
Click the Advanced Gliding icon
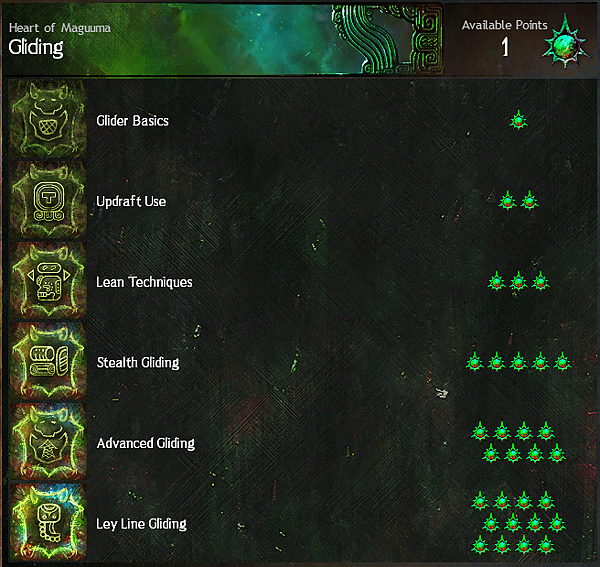46,443
